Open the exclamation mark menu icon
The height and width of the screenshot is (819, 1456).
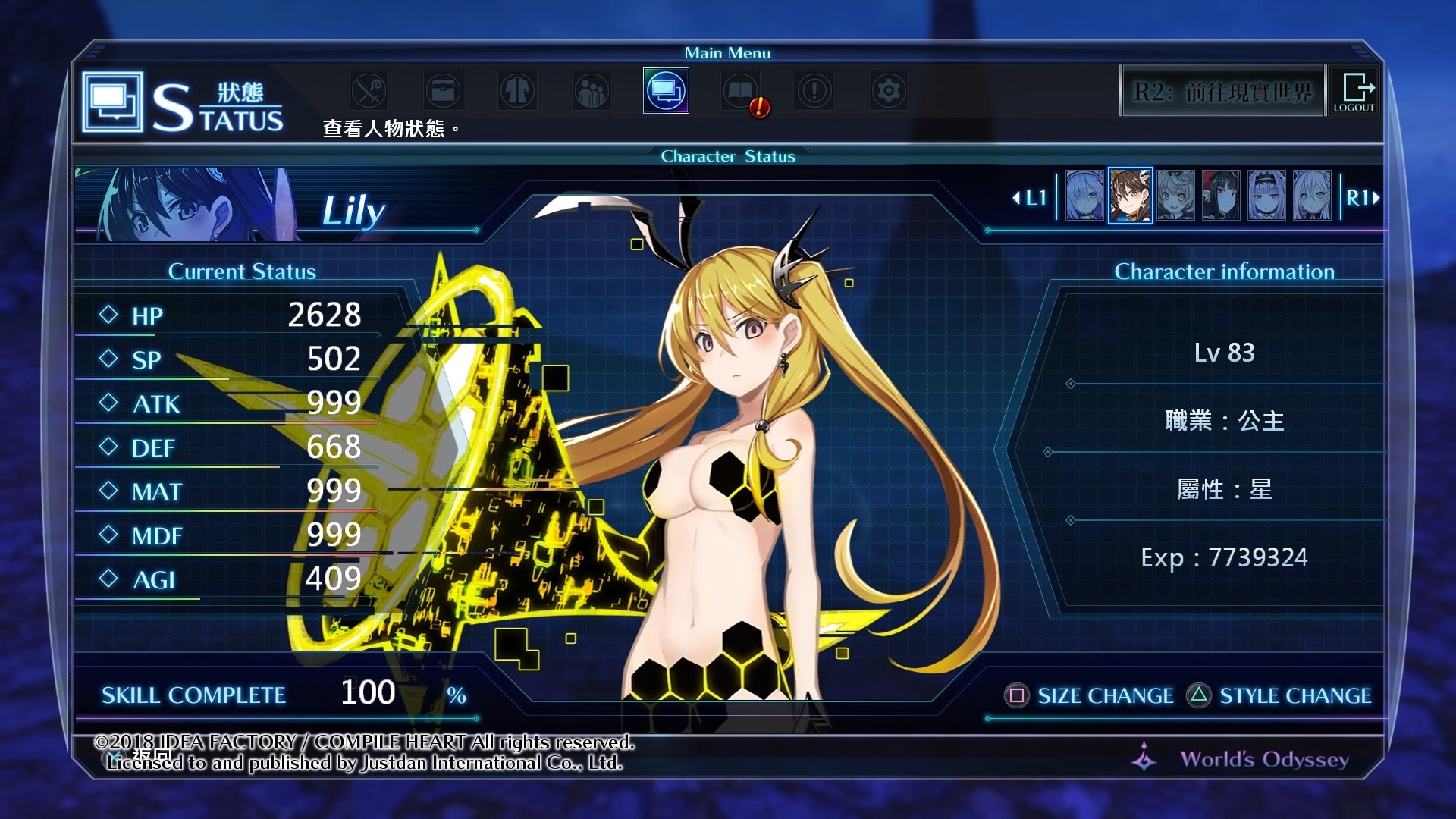click(814, 91)
